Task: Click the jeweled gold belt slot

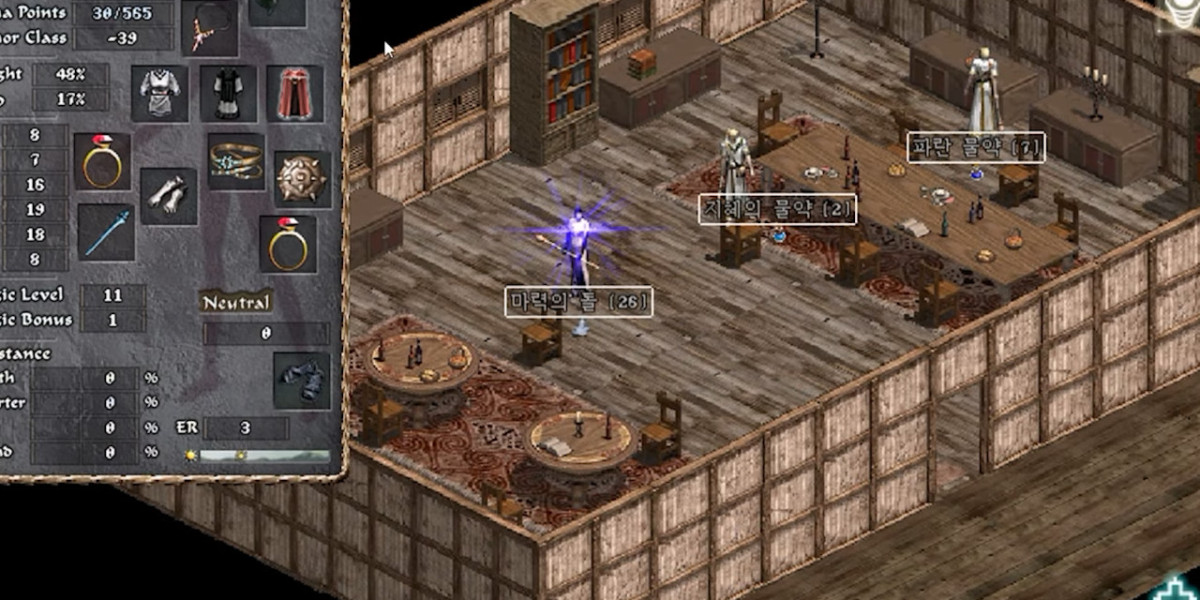Action: (236, 162)
